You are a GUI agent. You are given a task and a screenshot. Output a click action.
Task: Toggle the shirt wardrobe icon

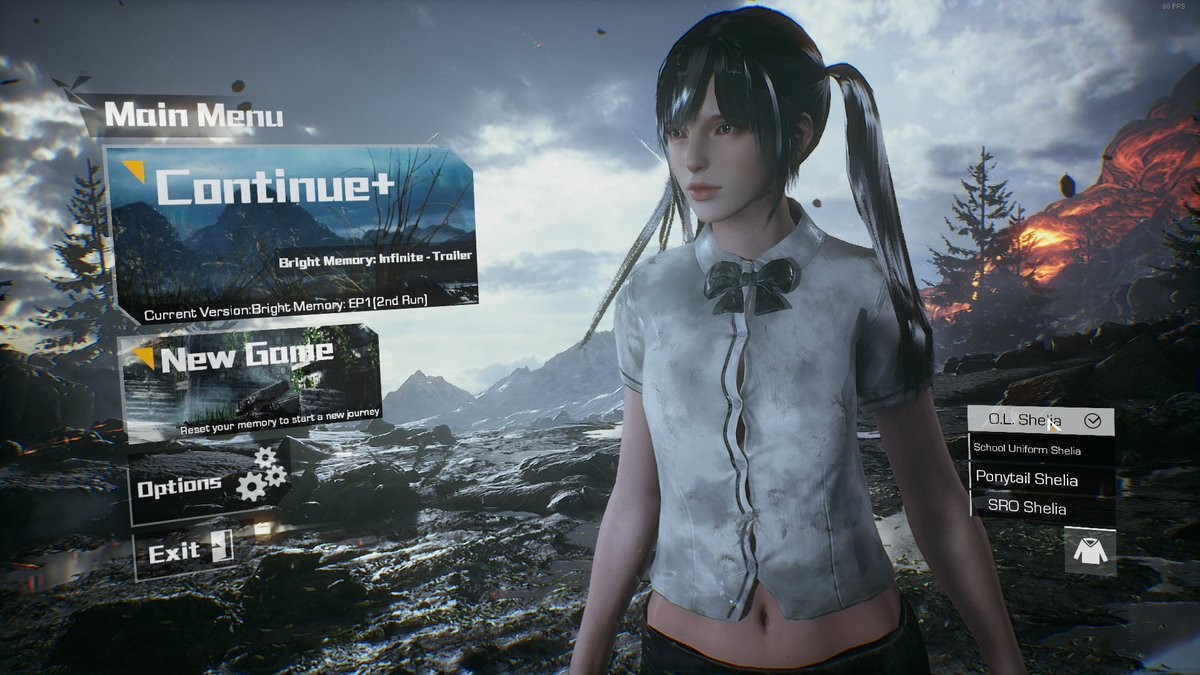tap(1089, 550)
